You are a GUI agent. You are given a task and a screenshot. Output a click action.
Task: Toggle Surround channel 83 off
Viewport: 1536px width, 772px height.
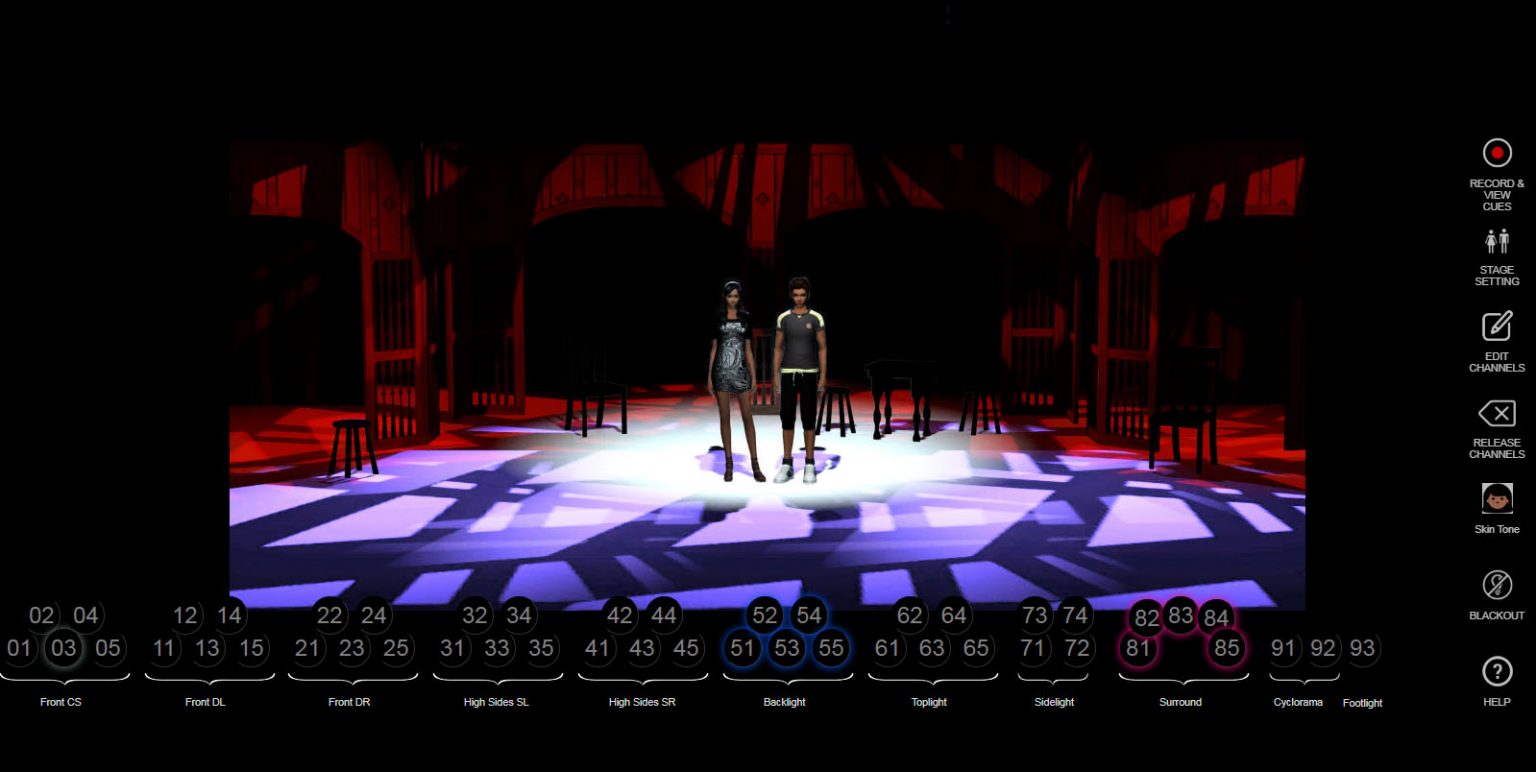[x=1183, y=617]
